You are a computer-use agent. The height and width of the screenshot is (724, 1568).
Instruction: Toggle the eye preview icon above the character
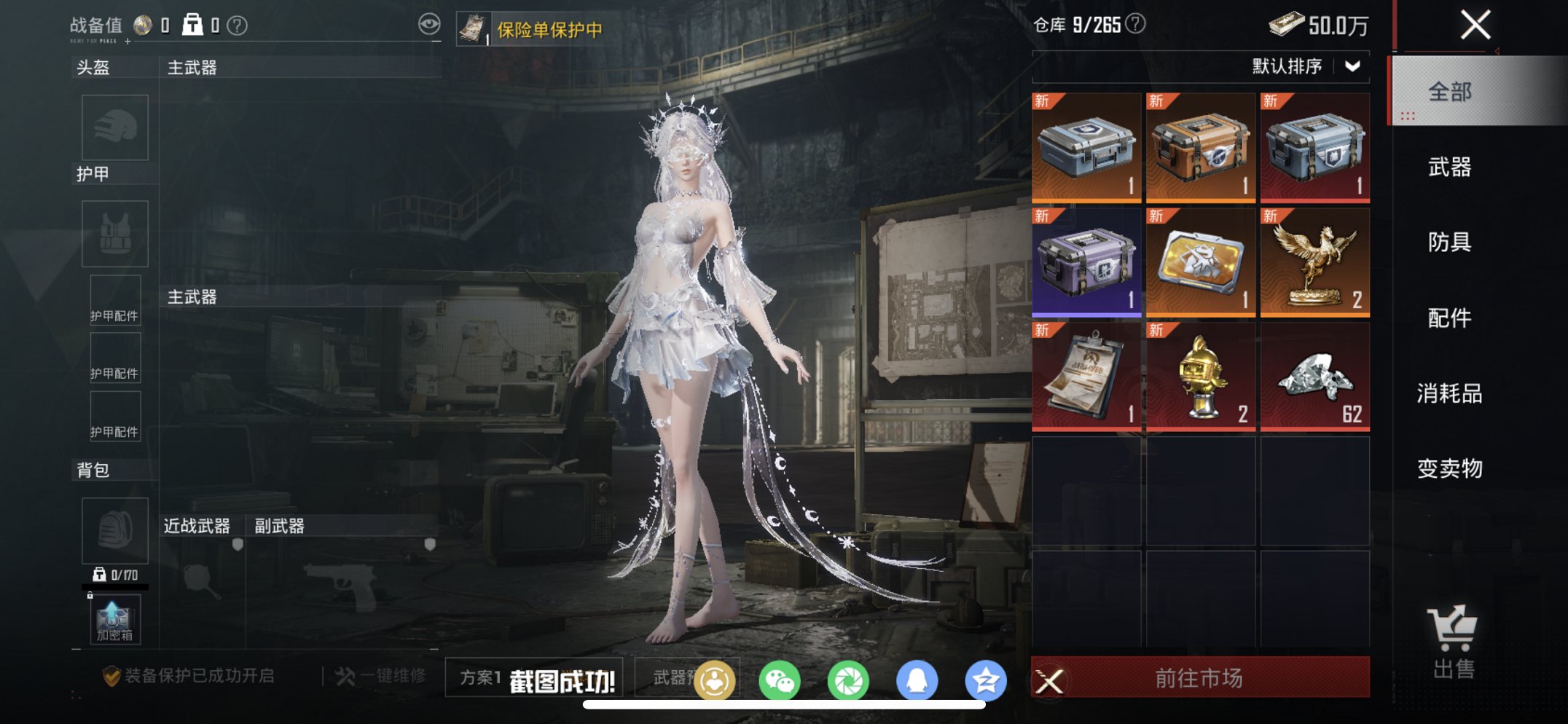click(x=430, y=23)
